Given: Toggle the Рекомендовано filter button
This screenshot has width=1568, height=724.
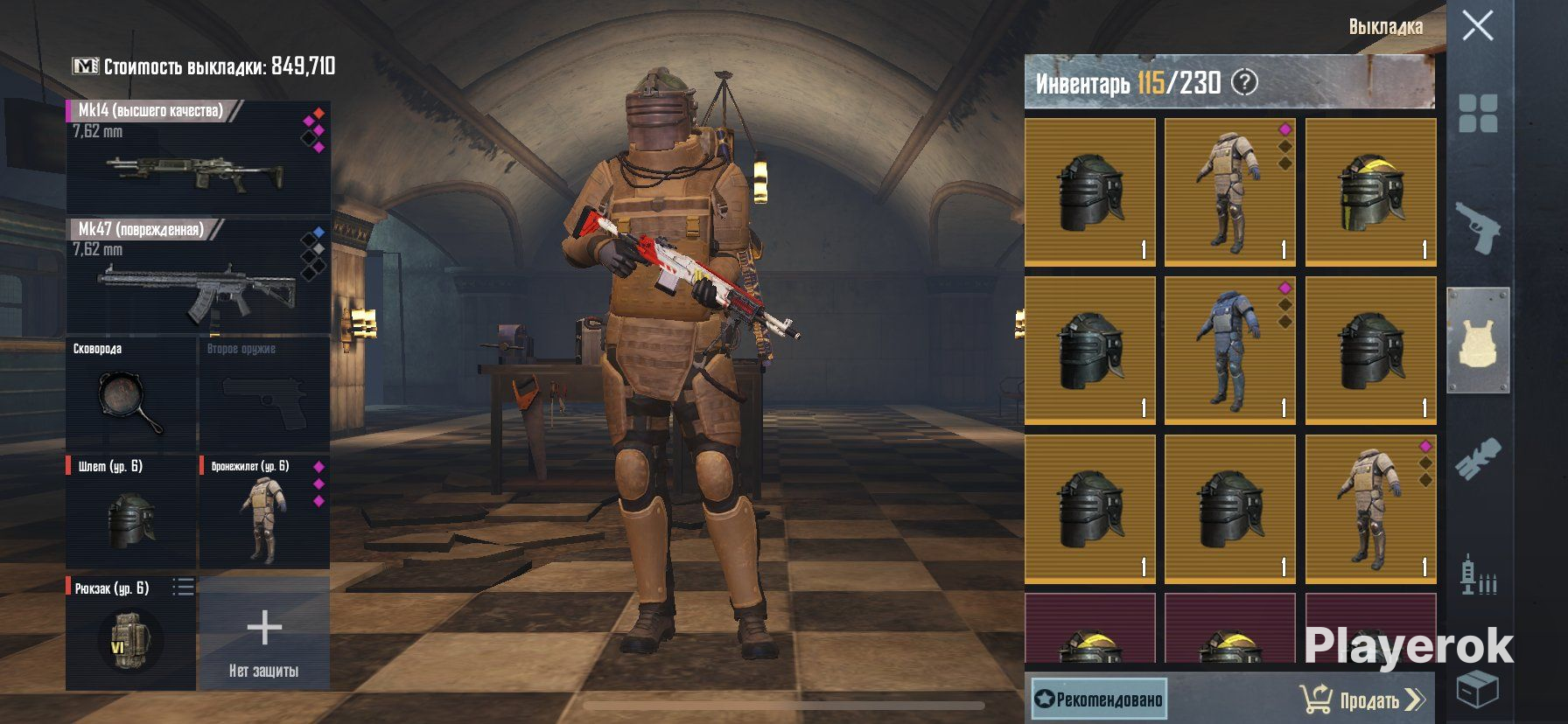Looking at the screenshot, I should coord(1099,699).
